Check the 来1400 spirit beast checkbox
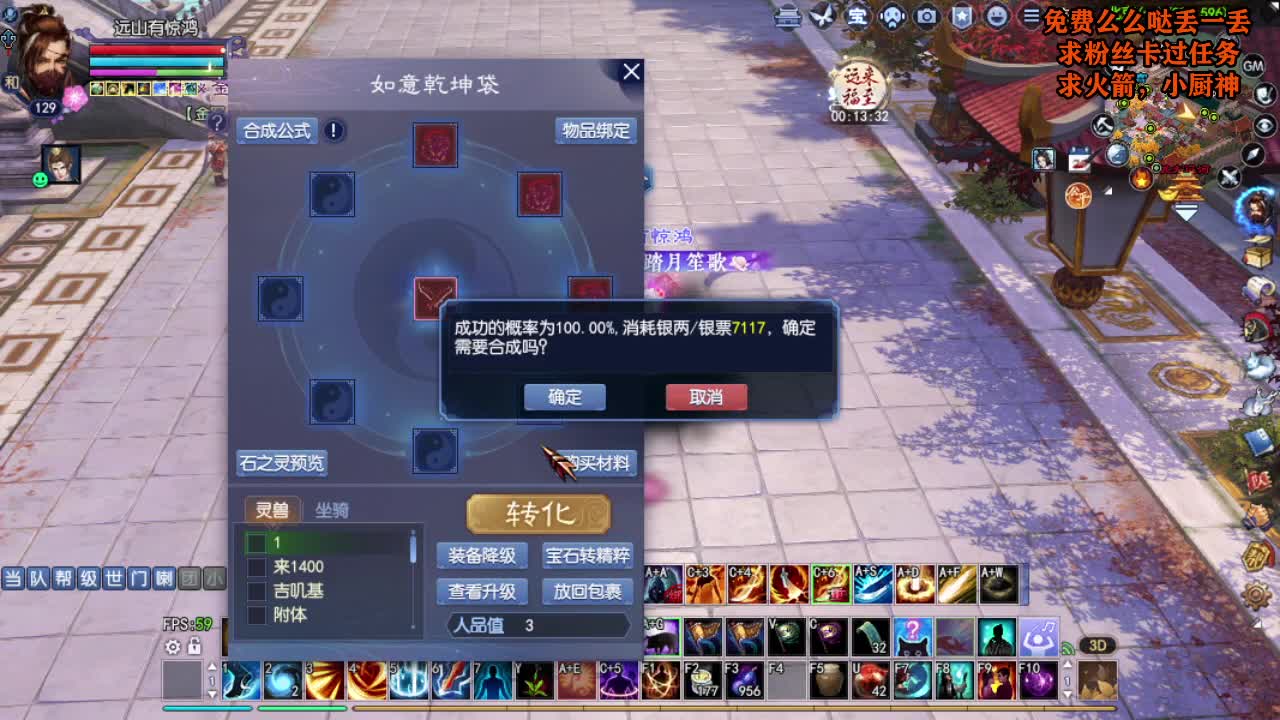The height and width of the screenshot is (720, 1280). coord(256,568)
